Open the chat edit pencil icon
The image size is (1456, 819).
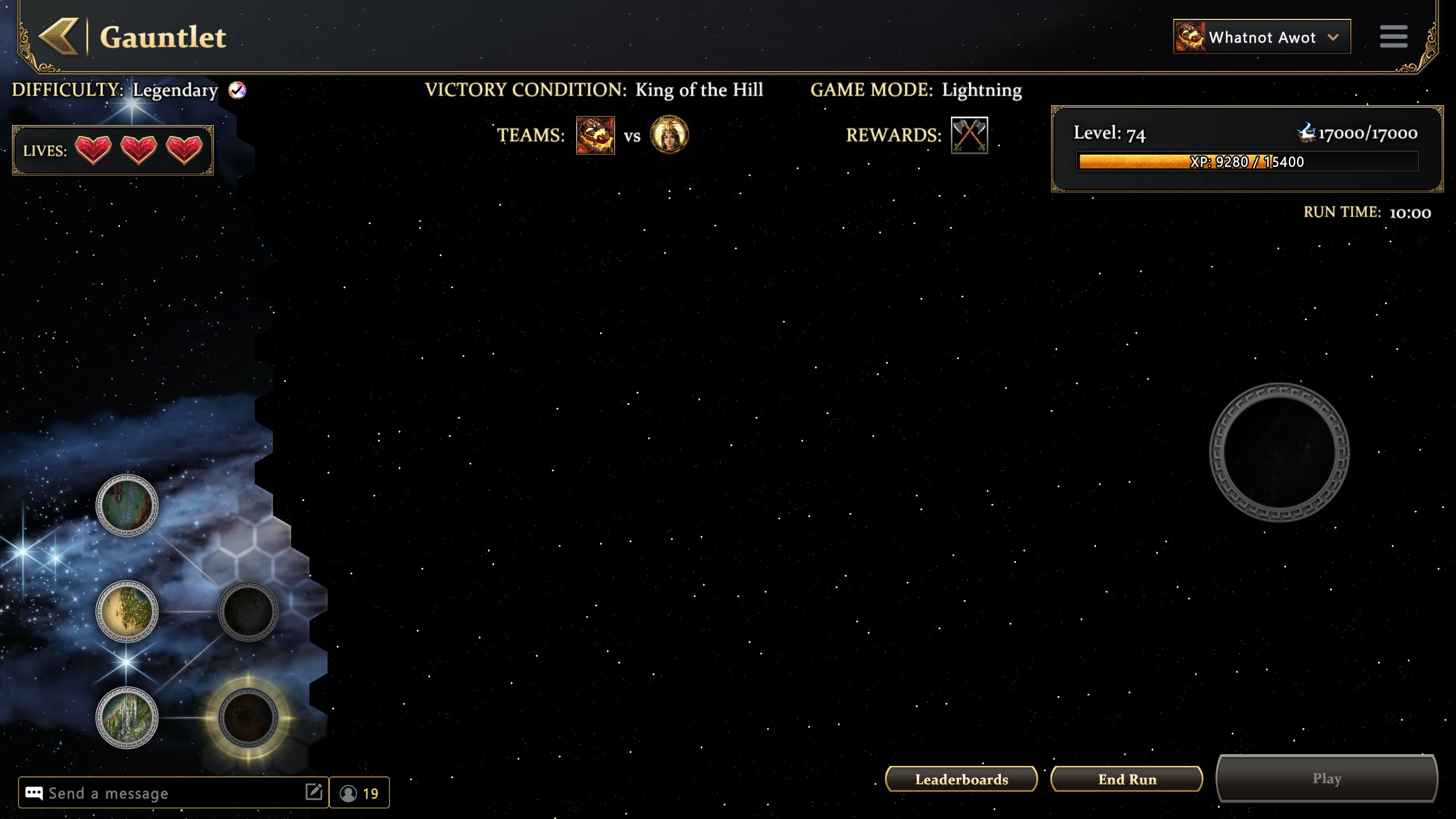pyautogui.click(x=313, y=792)
